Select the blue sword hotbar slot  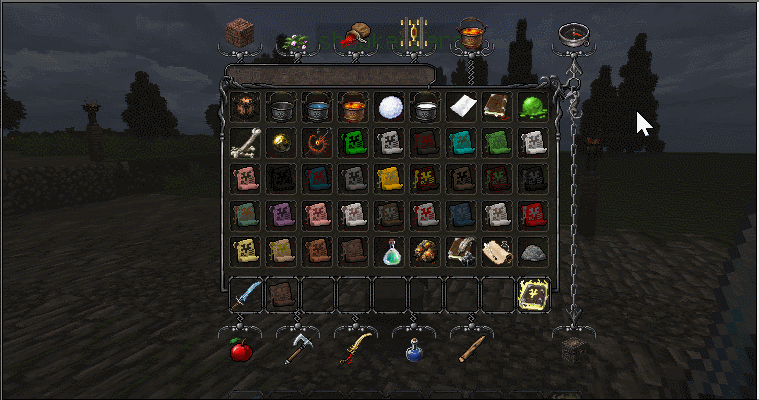[x=245, y=294]
